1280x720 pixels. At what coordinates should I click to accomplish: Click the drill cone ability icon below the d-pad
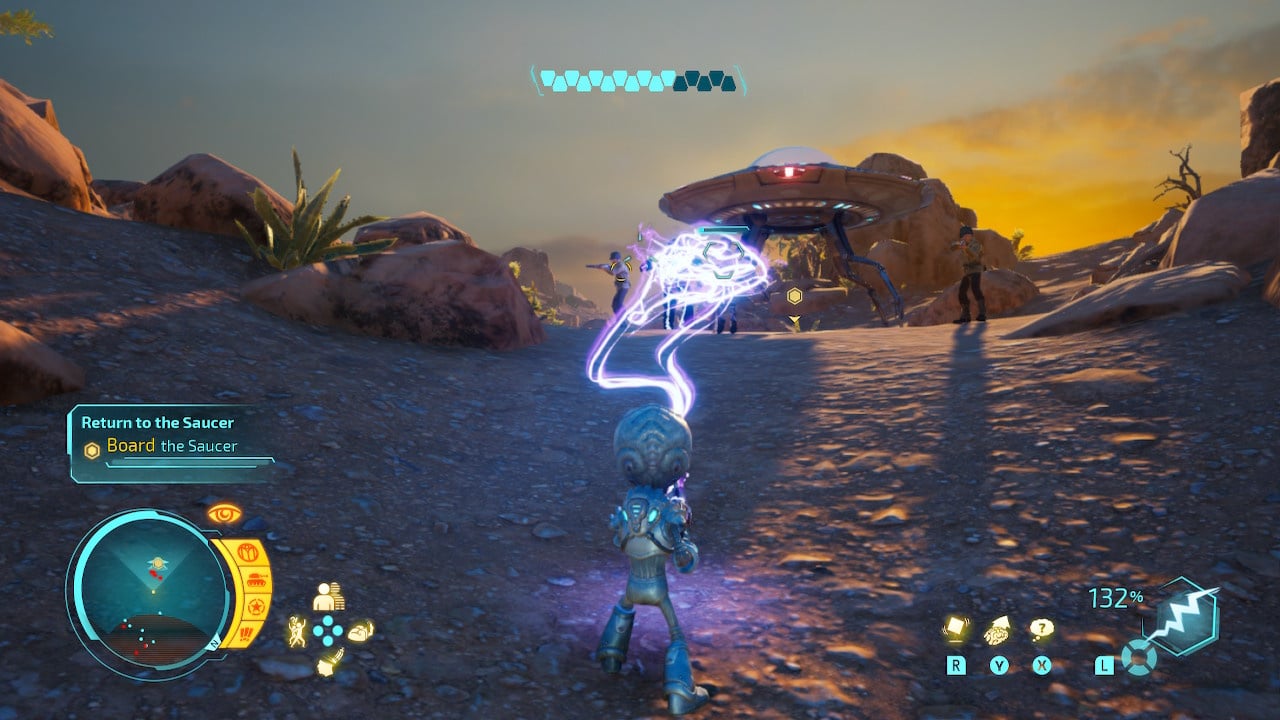click(x=330, y=663)
